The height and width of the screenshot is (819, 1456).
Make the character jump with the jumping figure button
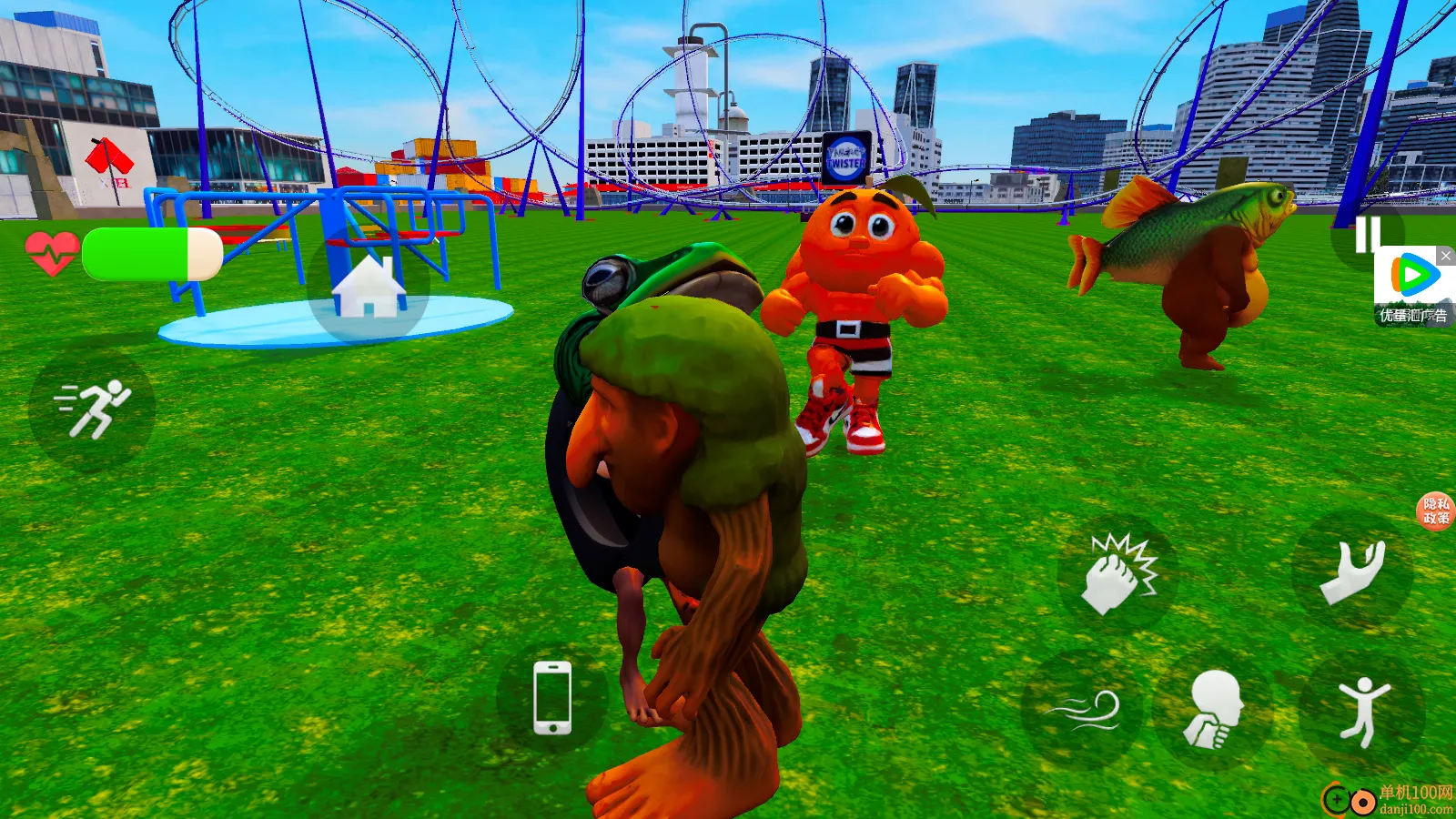1361,711
